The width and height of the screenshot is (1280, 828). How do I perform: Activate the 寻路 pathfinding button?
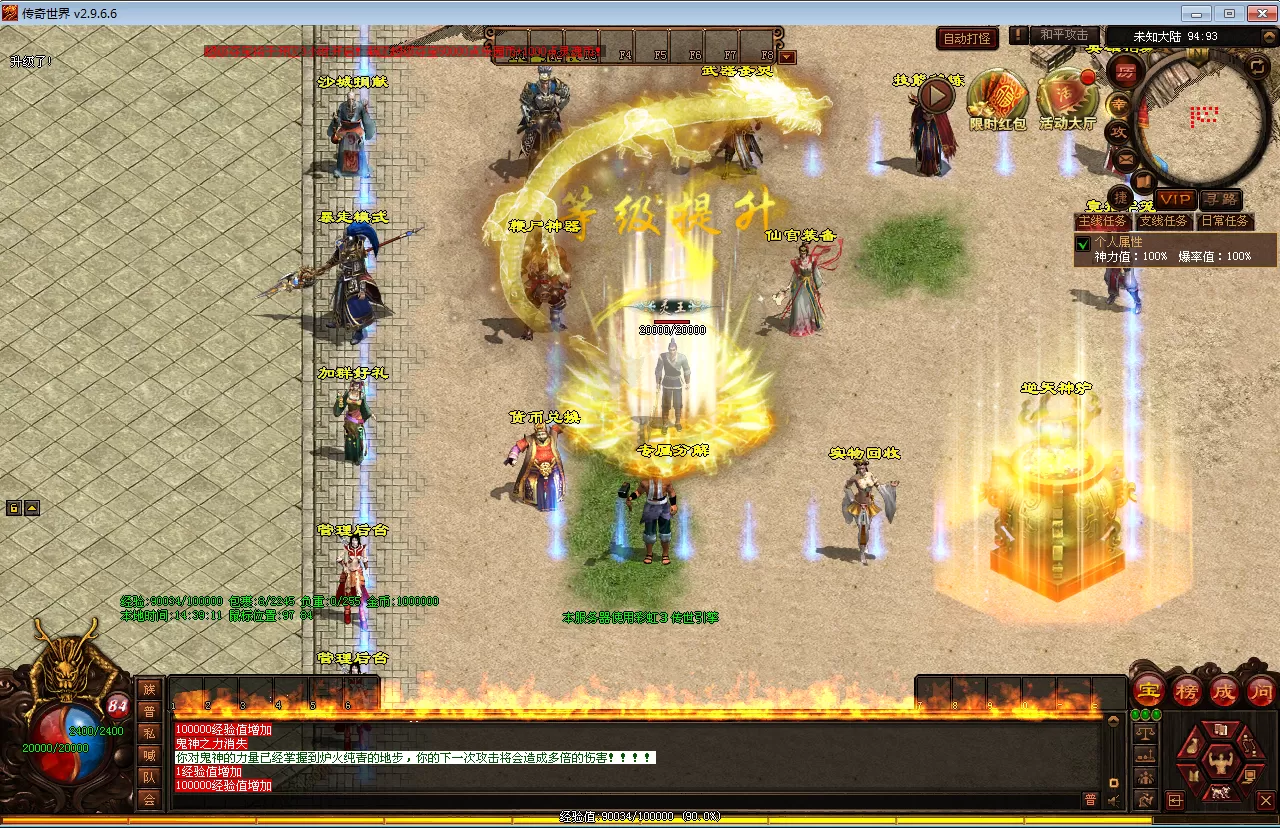1220,200
